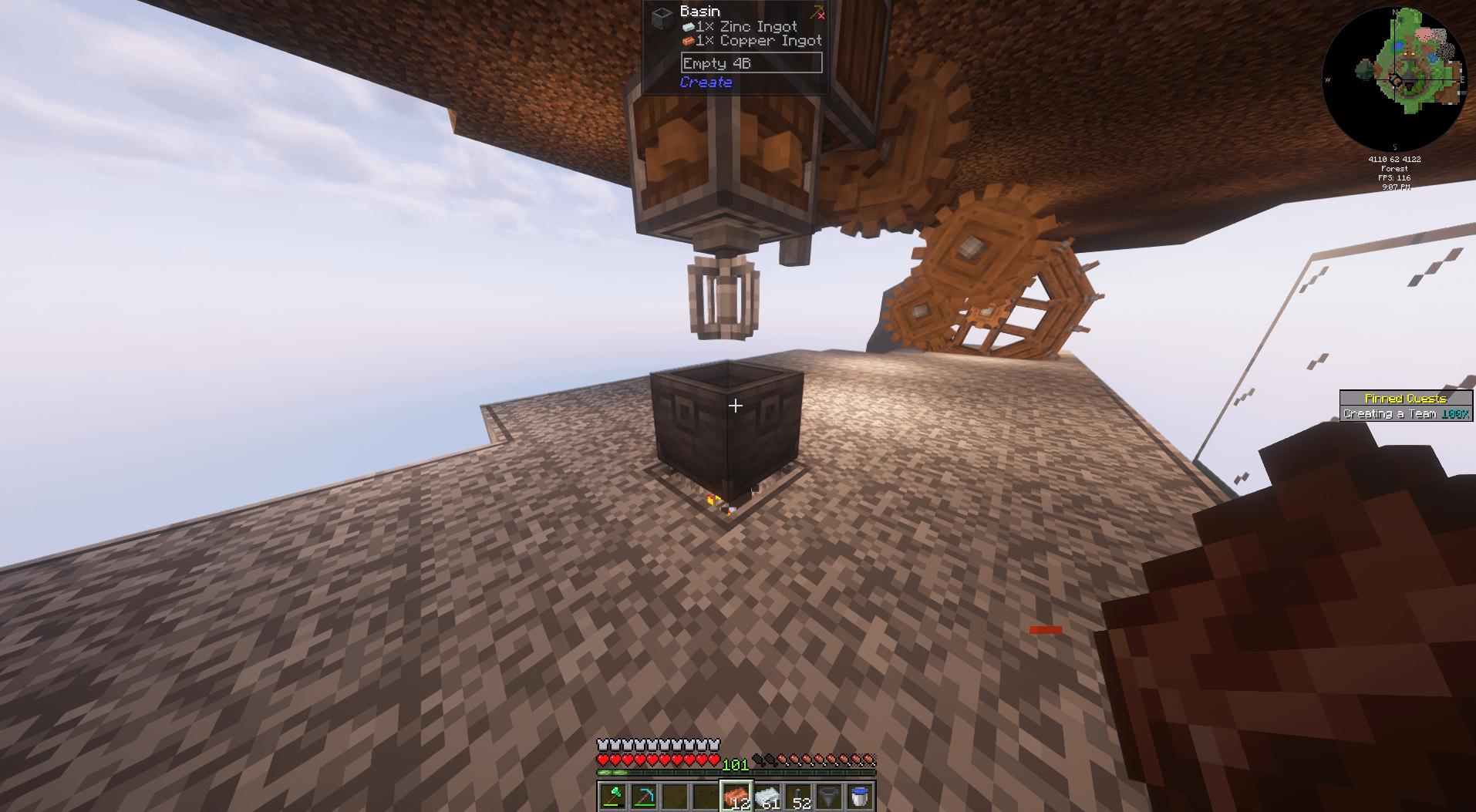Screen dimensions: 1476x812
Task: Click the Copper Ingot icon in the tooltip
Action: [x=689, y=40]
